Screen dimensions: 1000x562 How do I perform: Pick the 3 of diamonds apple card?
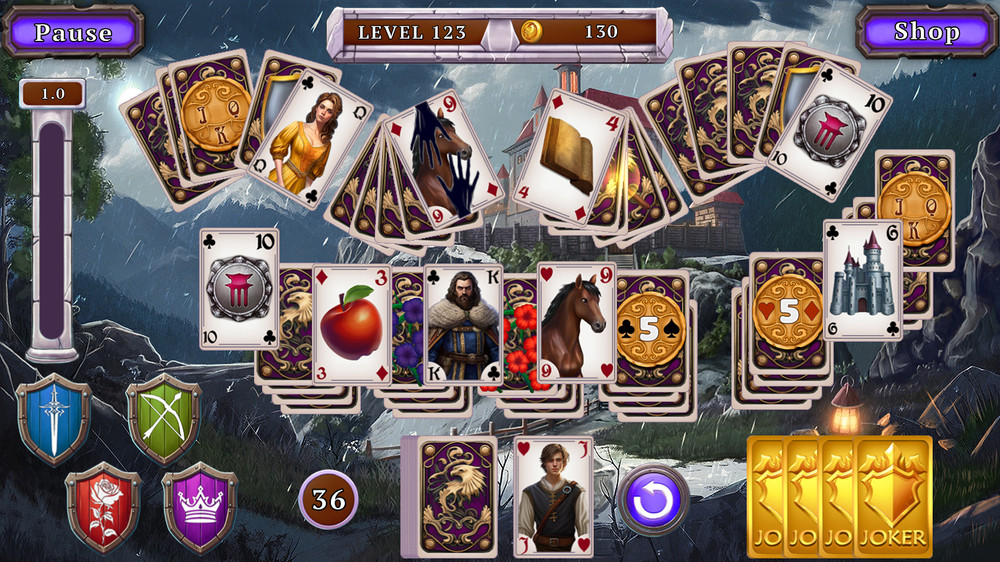351,324
